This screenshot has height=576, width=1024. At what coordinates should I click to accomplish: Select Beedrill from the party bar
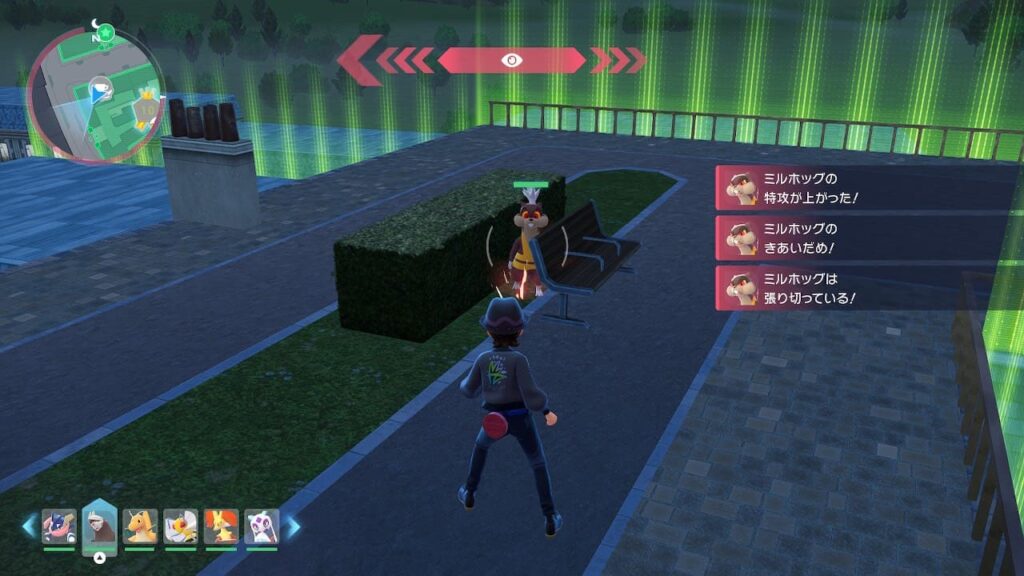point(181,526)
